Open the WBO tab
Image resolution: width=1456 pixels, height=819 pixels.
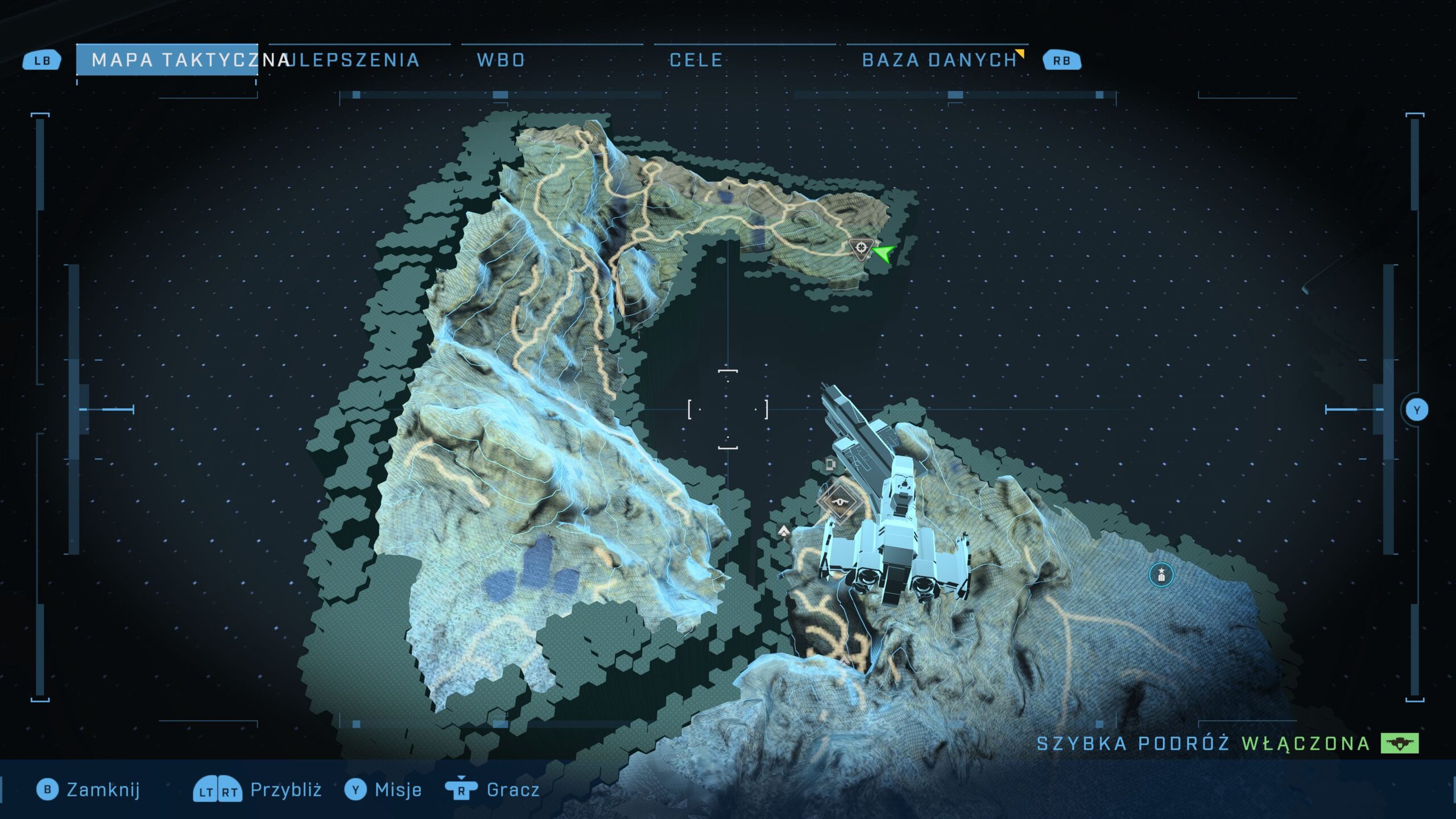(x=500, y=60)
